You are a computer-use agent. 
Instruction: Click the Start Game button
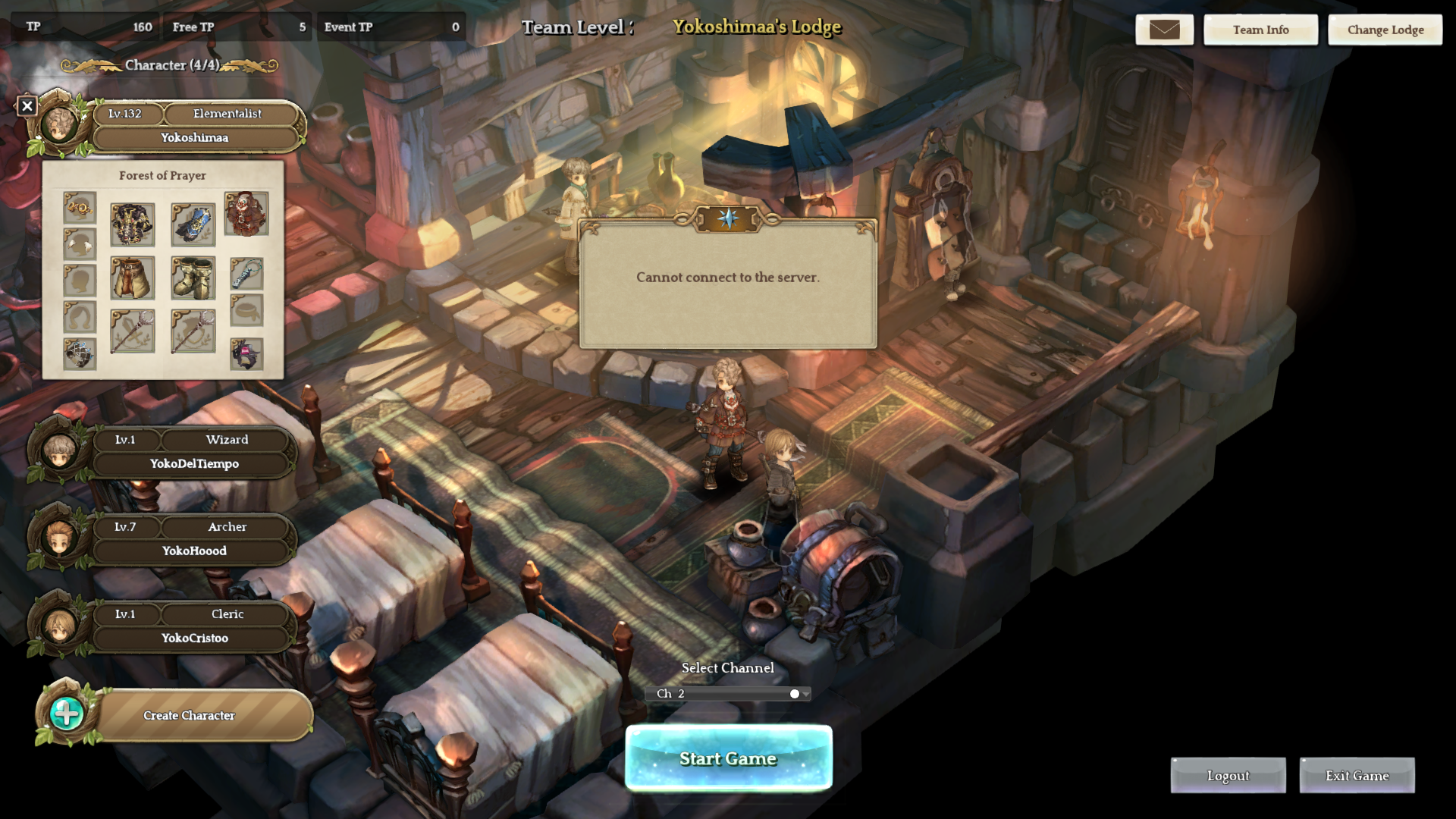(728, 758)
